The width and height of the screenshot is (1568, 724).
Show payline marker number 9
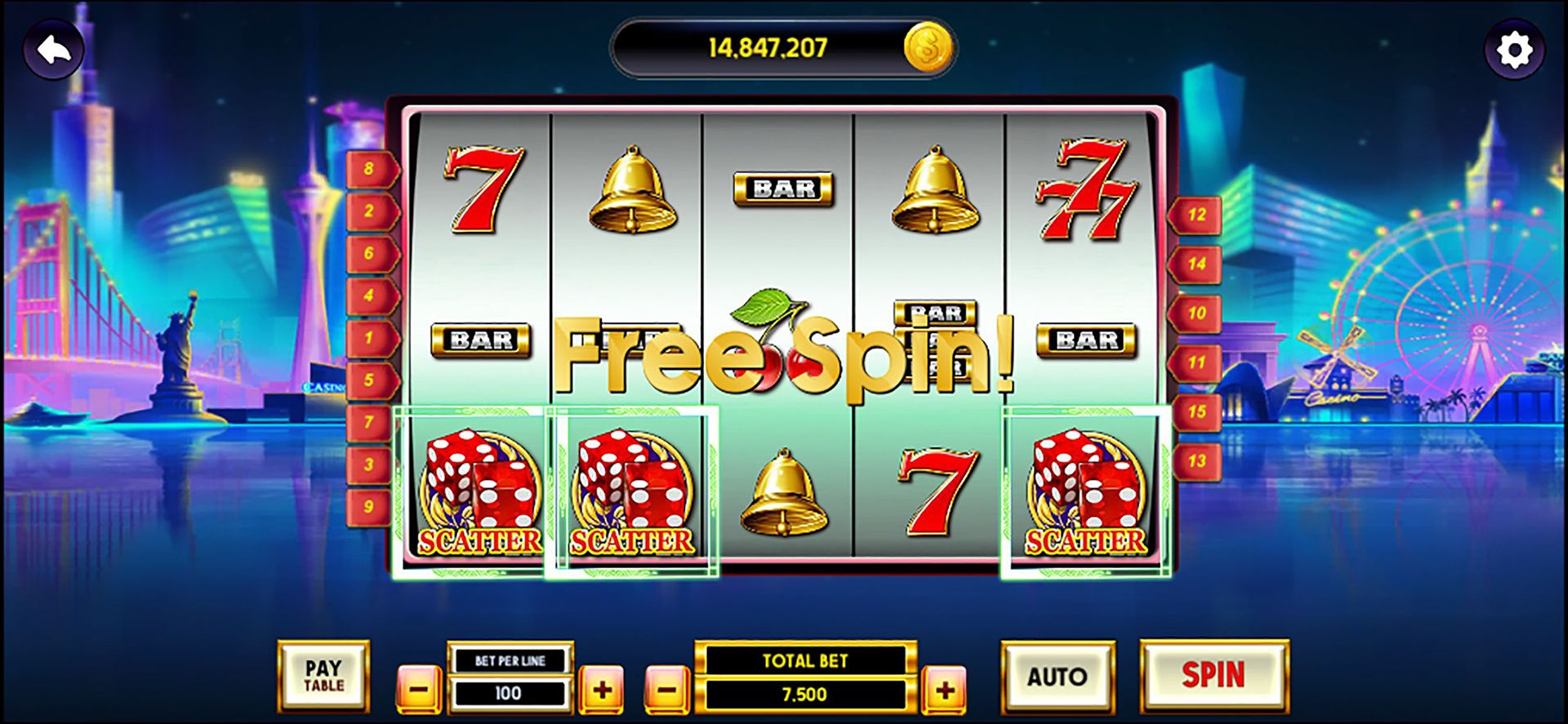pos(370,507)
